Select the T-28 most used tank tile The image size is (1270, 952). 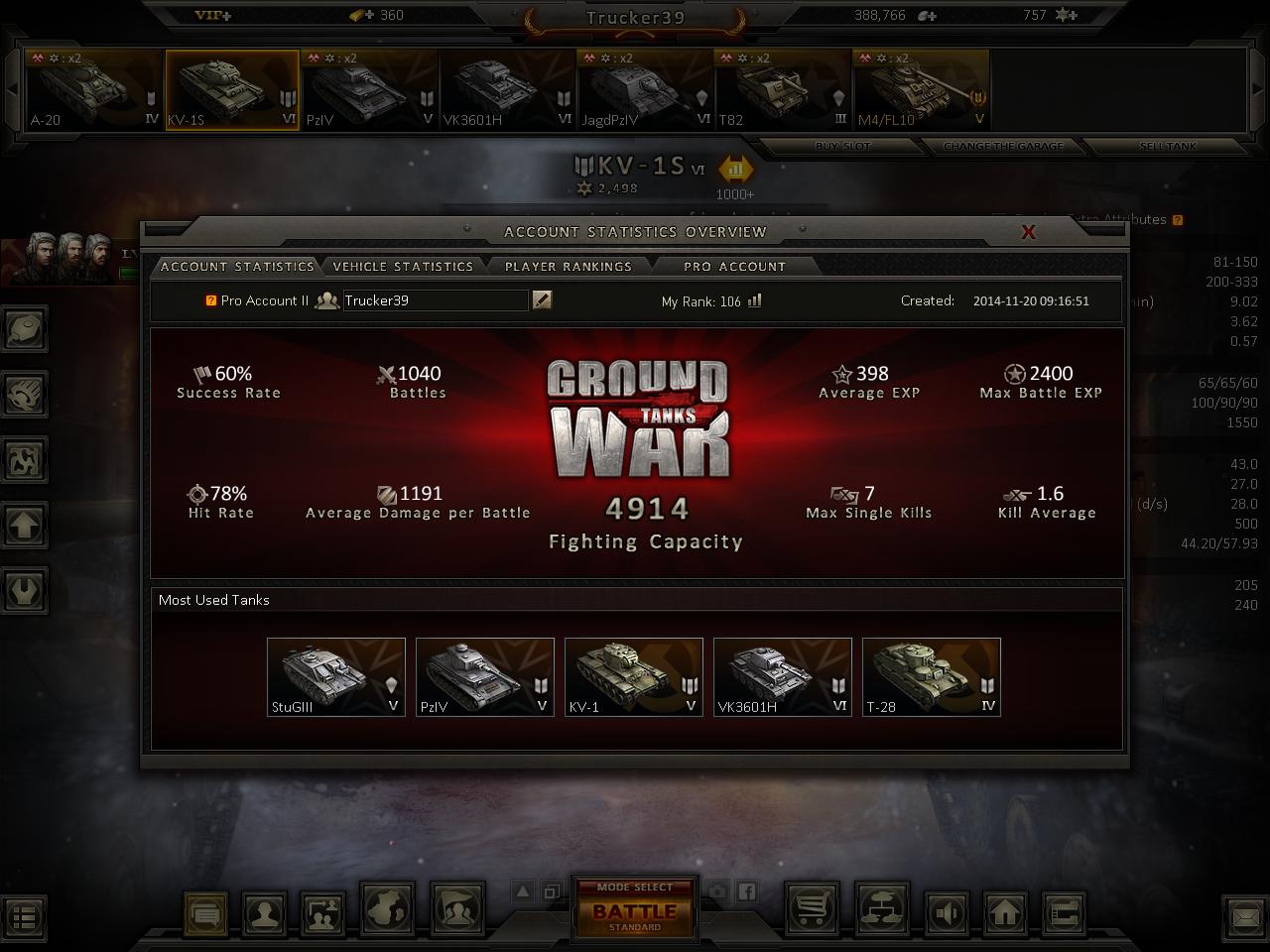pyautogui.click(x=932, y=677)
